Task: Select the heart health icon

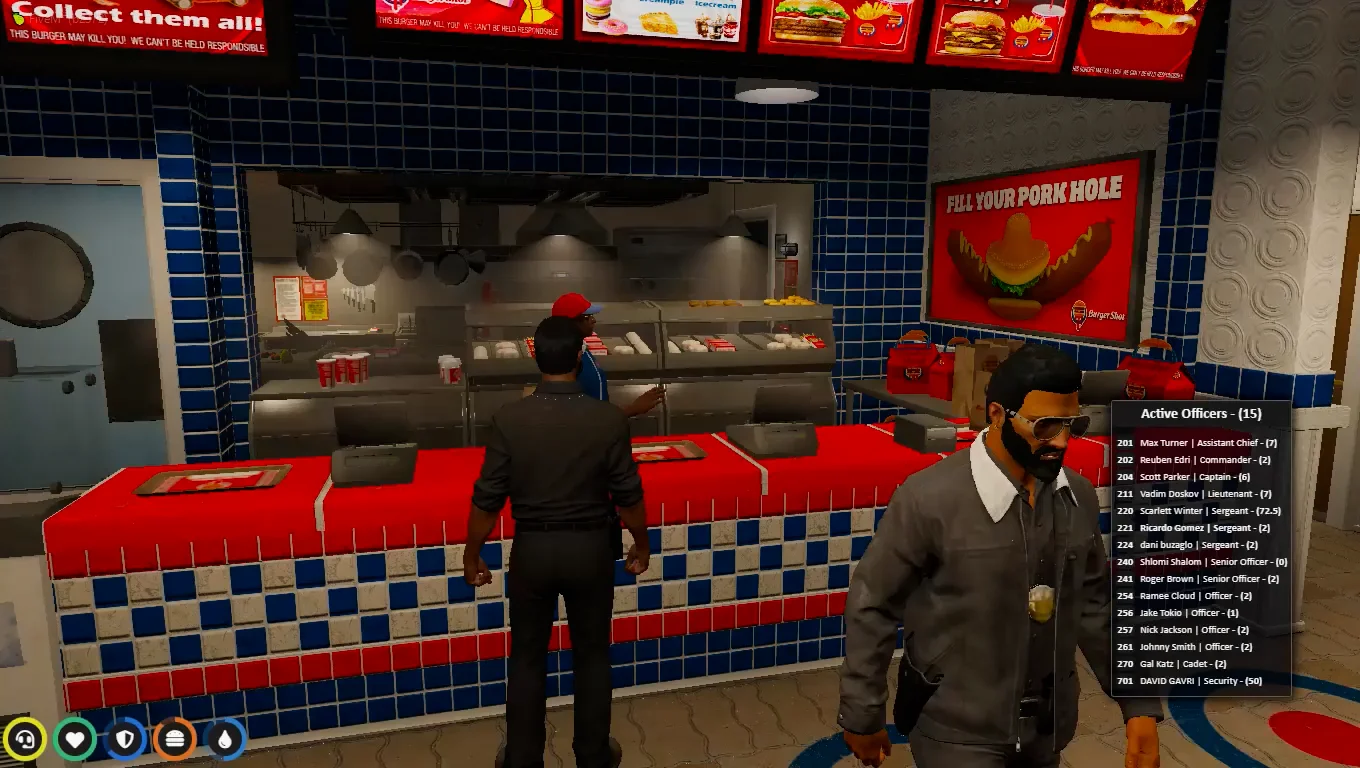Action: (75, 740)
